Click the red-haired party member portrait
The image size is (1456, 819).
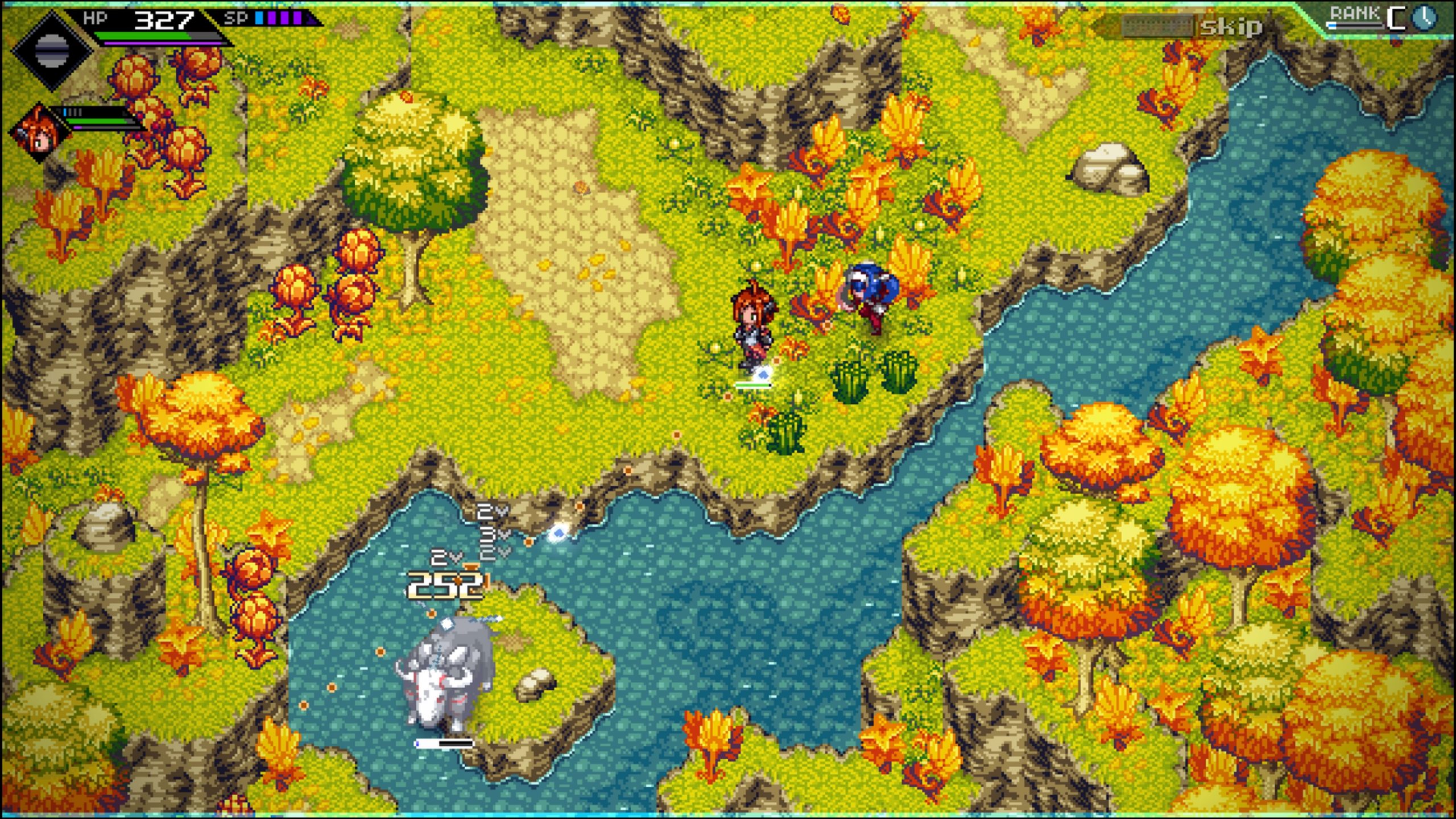(39, 134)
